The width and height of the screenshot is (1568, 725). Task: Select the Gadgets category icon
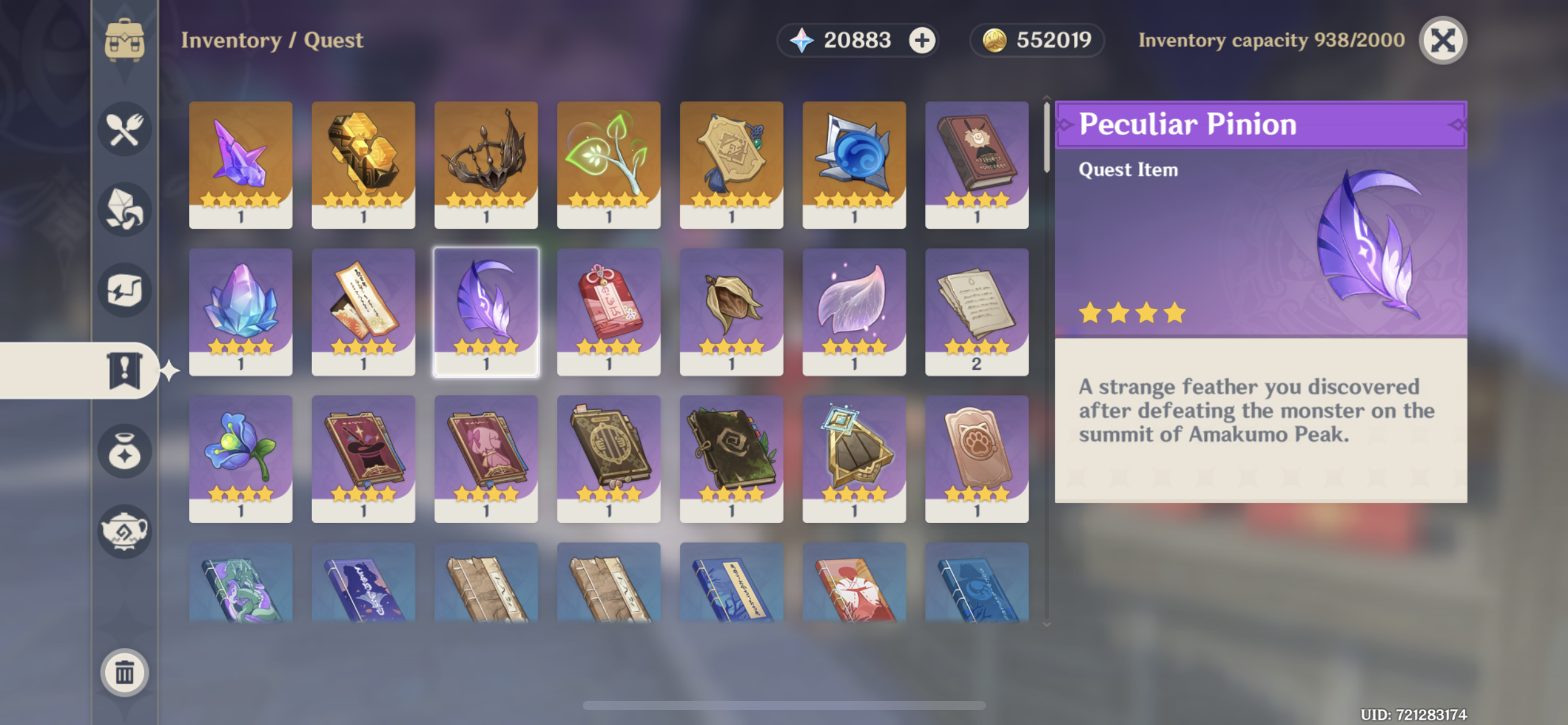pyautogui.click(x=124, y=289)
